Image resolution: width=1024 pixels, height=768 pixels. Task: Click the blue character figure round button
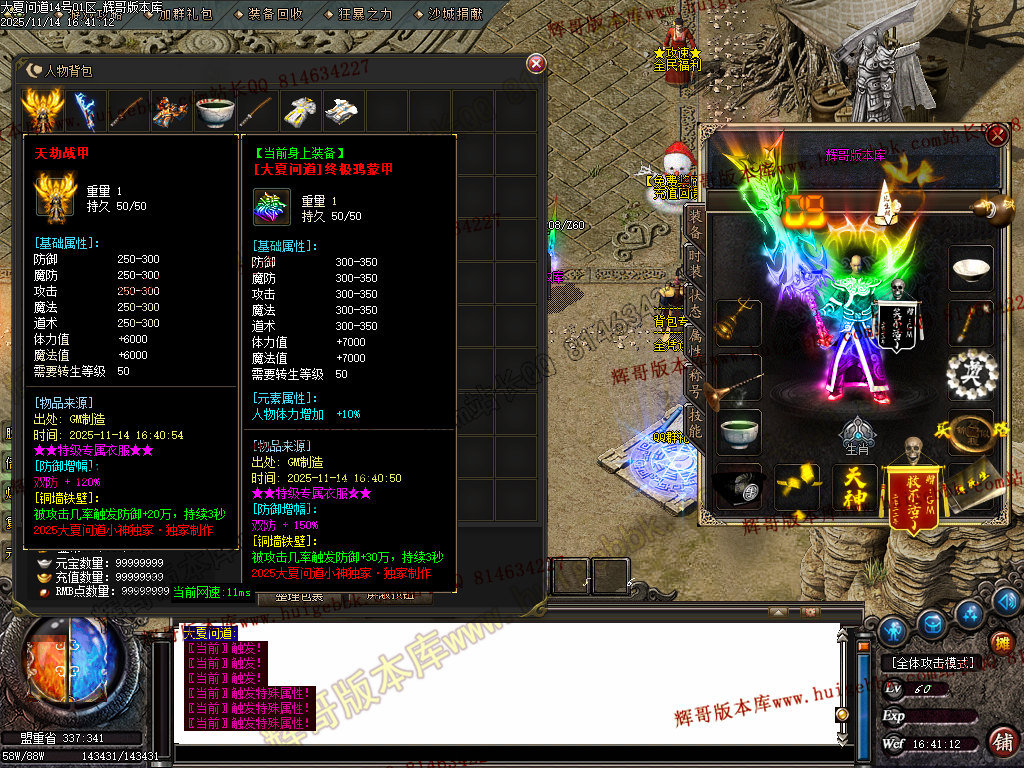893,629
